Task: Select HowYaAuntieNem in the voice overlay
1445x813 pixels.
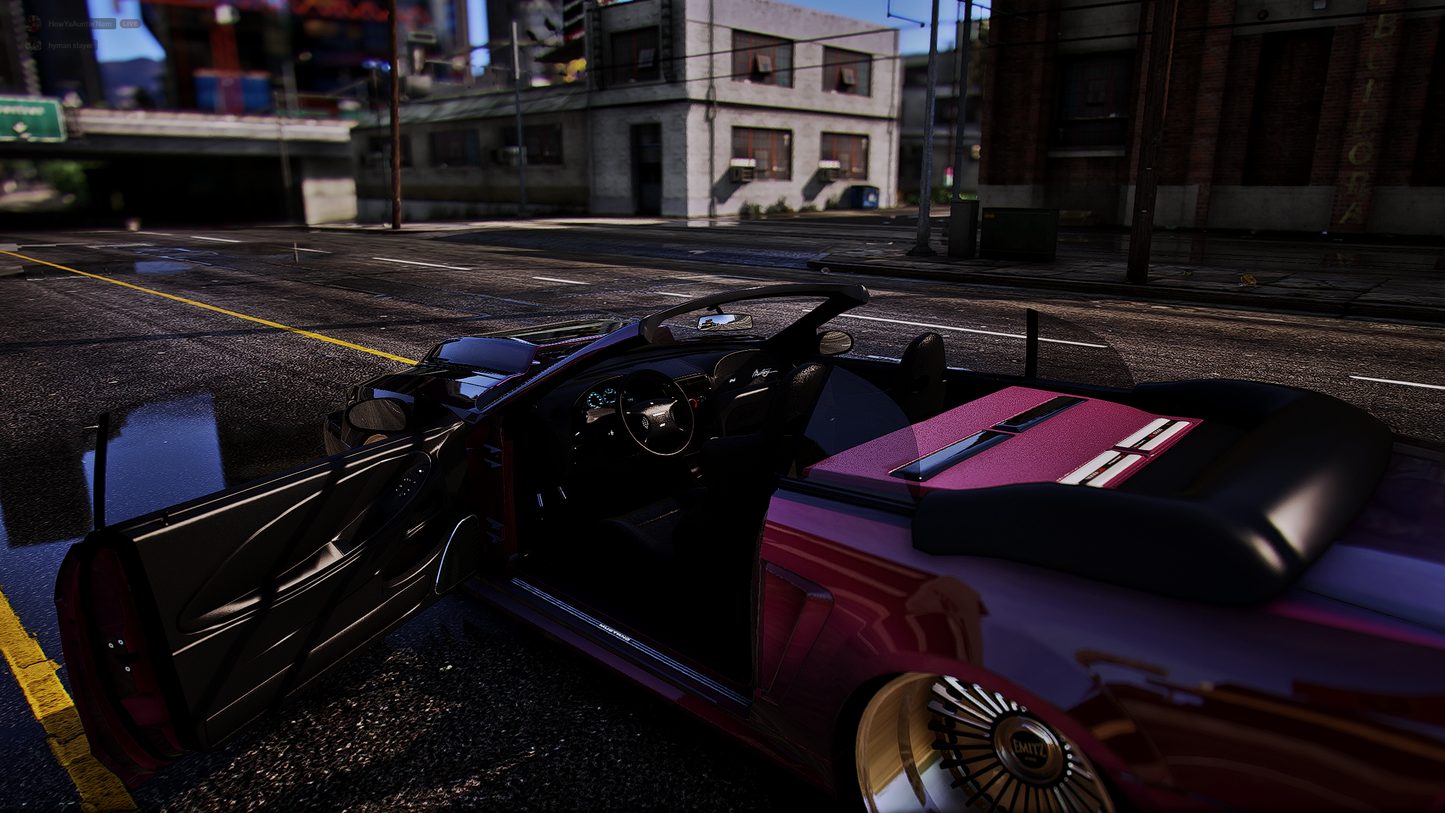Action: click(79, 23)
